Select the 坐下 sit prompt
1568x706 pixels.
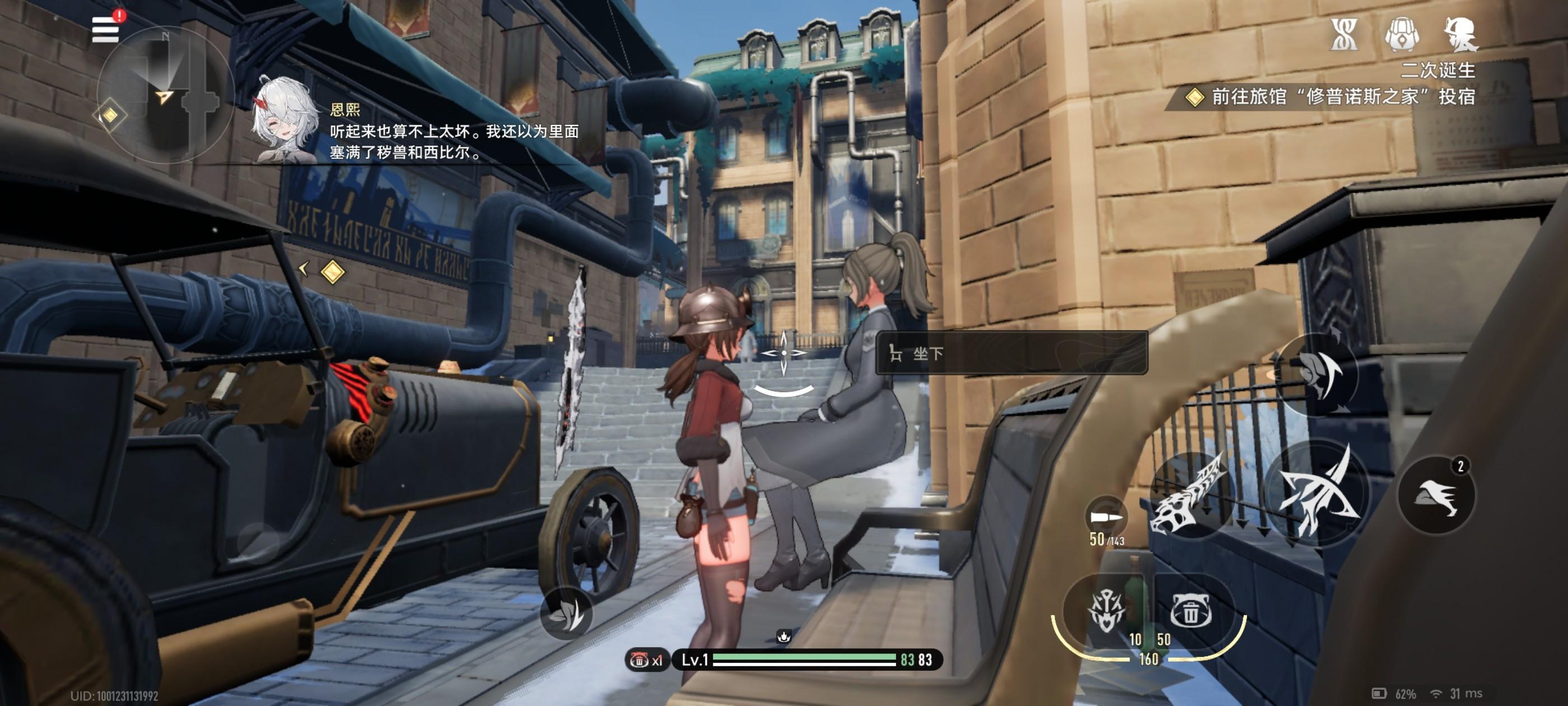pos(1011,354)
